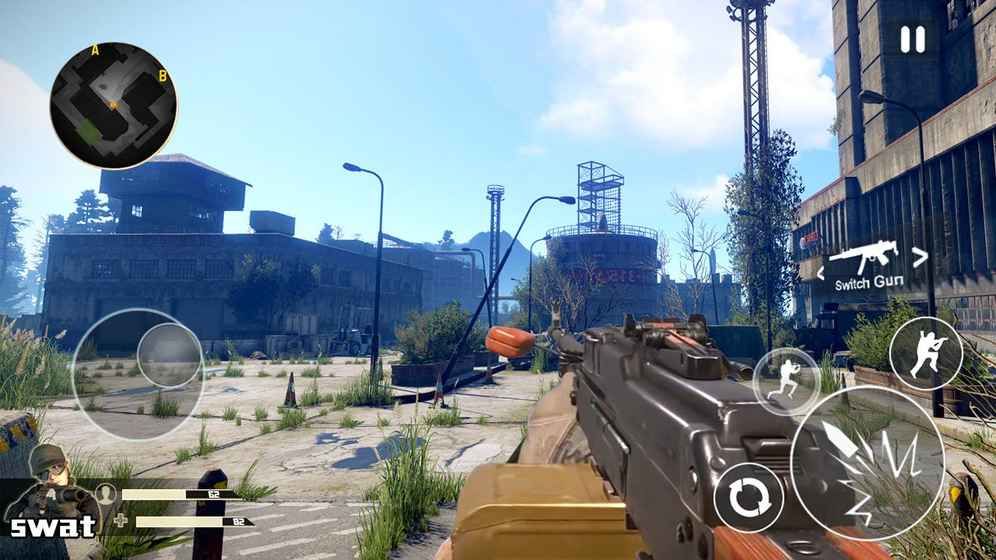Screen dimensions: 996x560
Task: Pause the game with the pause button
Action: 912,39
